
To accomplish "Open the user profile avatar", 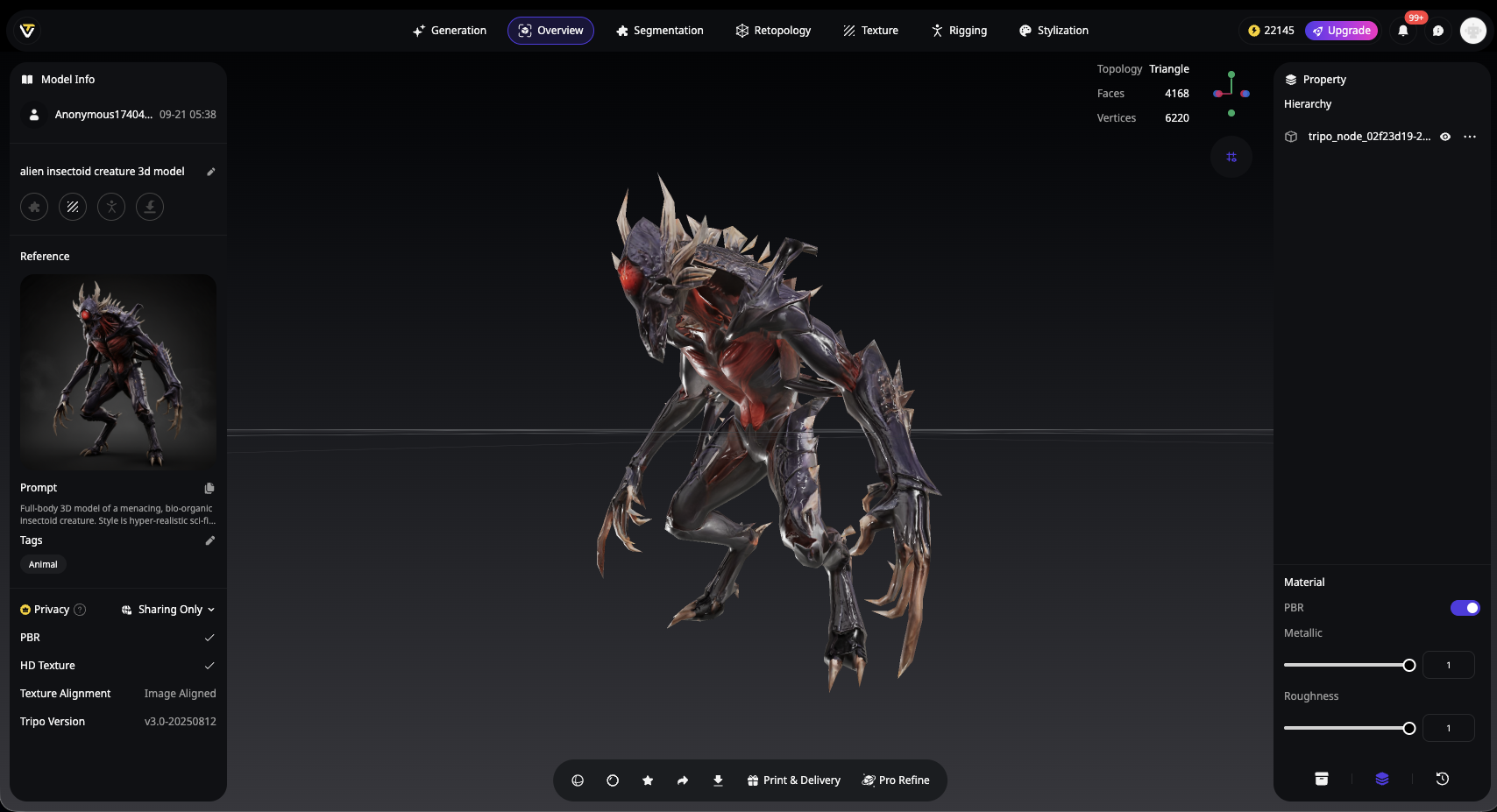I will click(1472, 31).
